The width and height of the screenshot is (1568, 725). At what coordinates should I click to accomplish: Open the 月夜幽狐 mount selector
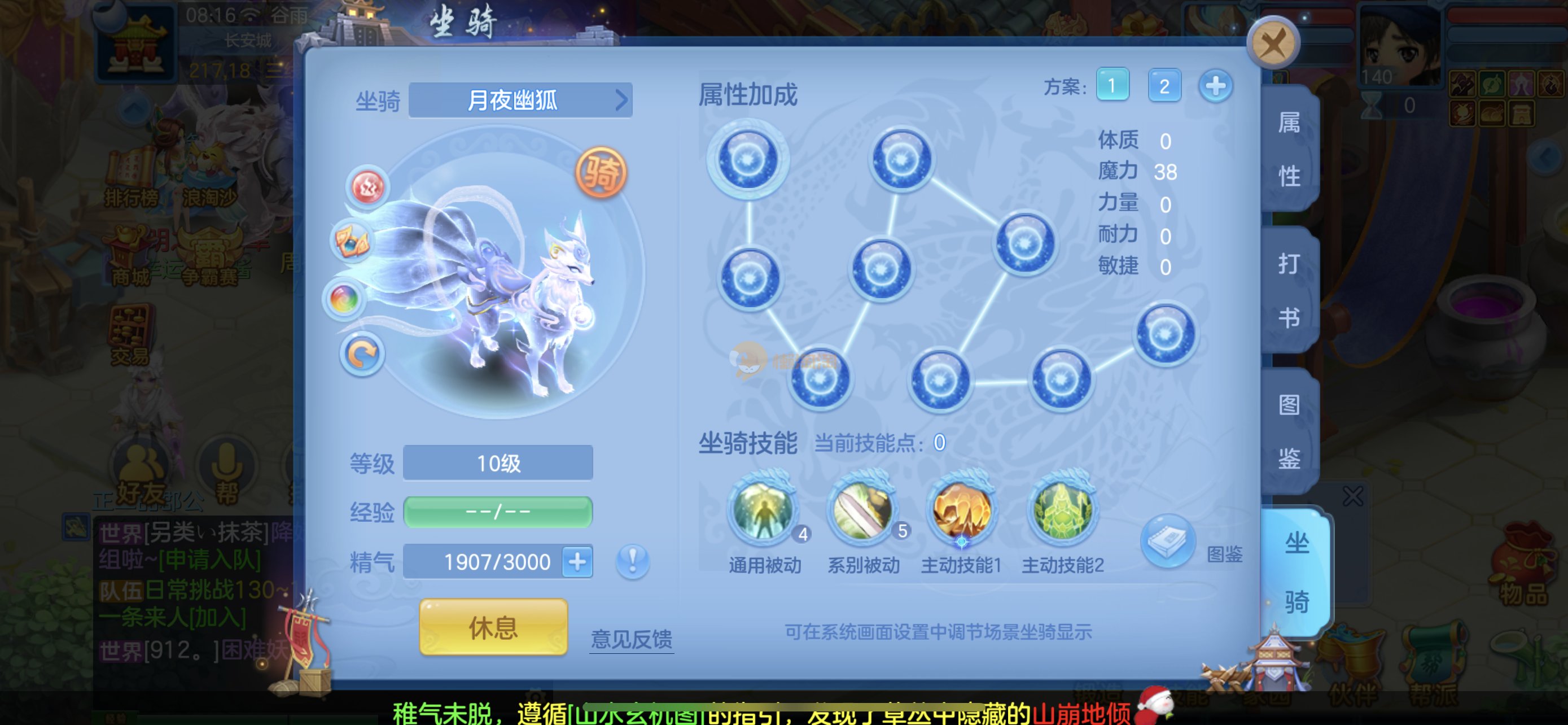click(520, 100)
